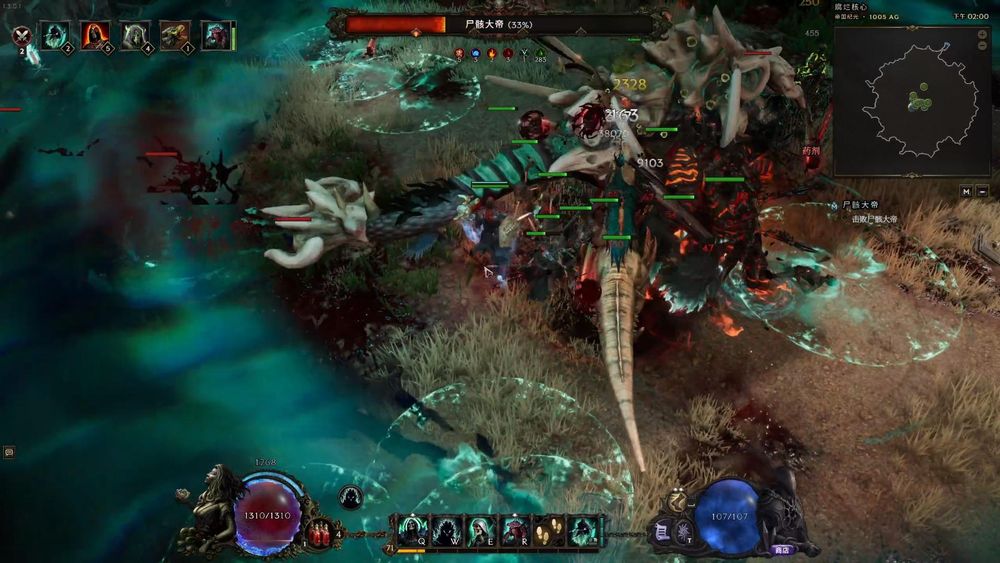This screenshot has width=1000, height=563.
Task: Select the pale green ghoul unit portrait
Action: [135, 35]
